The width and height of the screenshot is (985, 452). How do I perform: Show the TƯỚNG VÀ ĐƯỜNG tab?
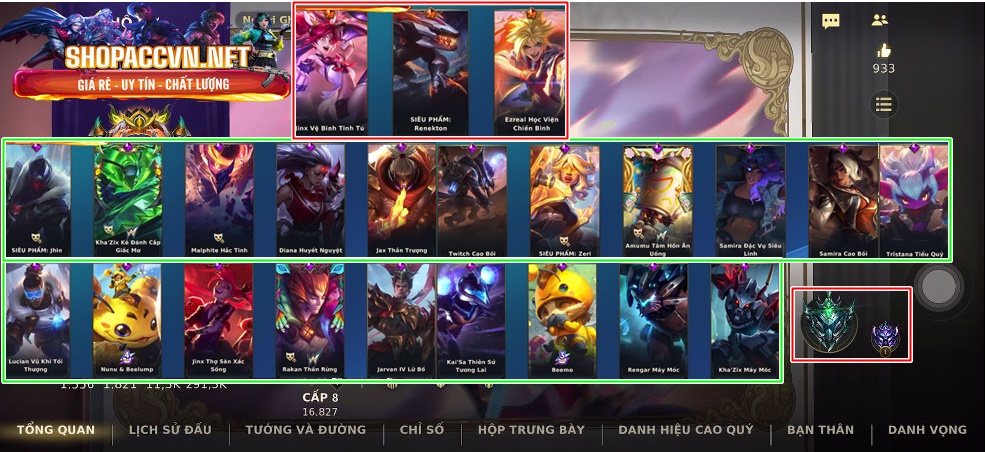[x=306, y=430]
